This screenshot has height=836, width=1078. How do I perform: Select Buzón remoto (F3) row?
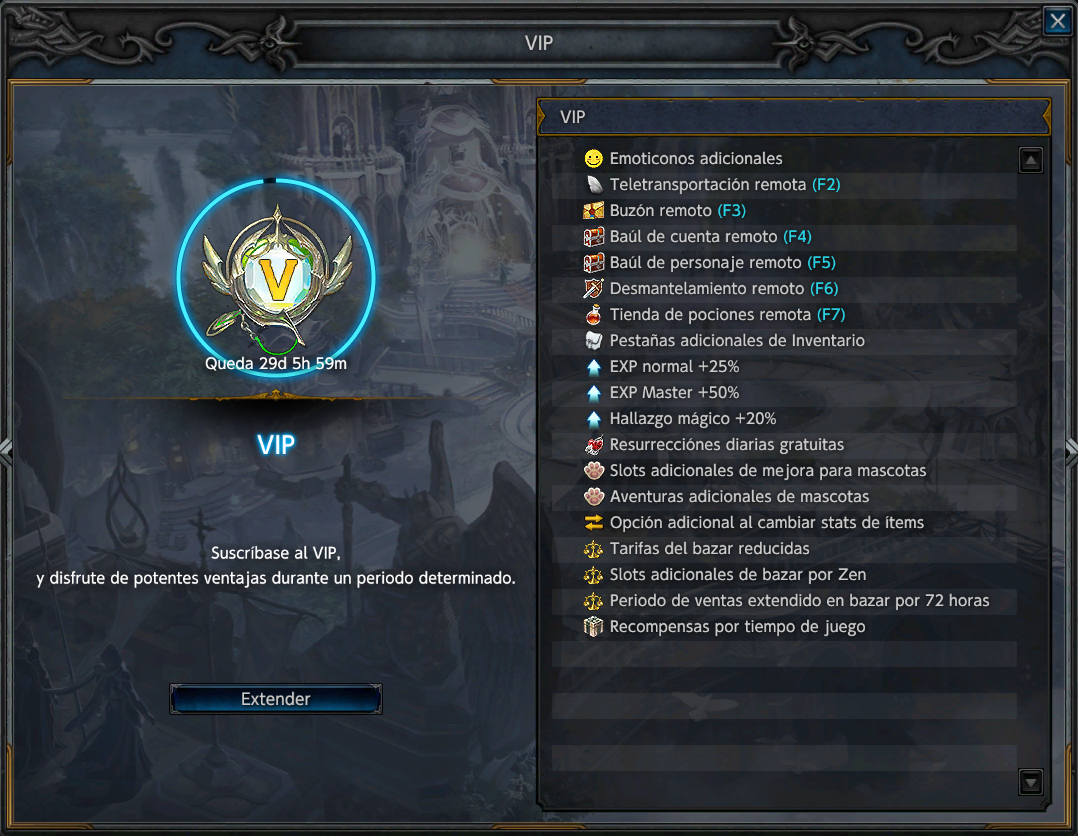(x=677, y=210)
